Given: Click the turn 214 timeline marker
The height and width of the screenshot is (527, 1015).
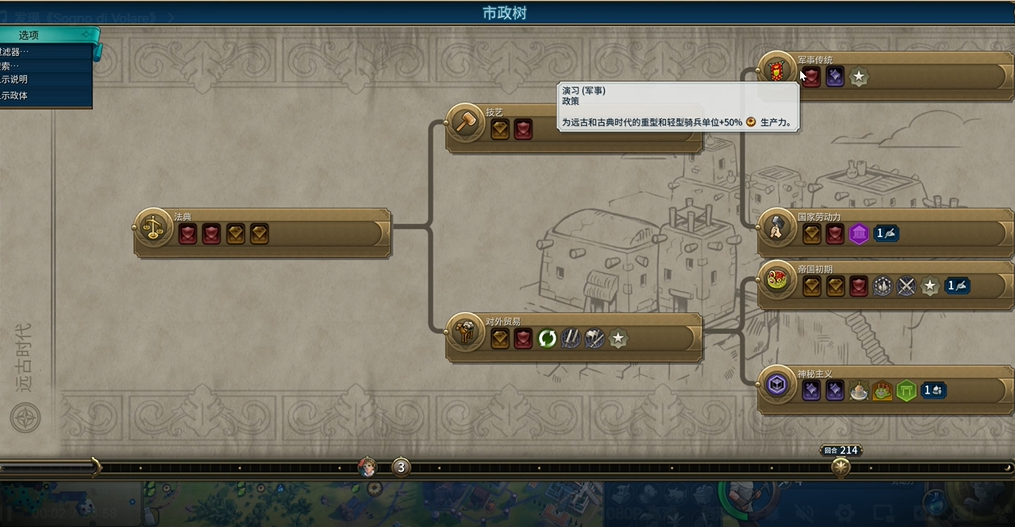Looking at the screenshot, I should tap(841, 465).
